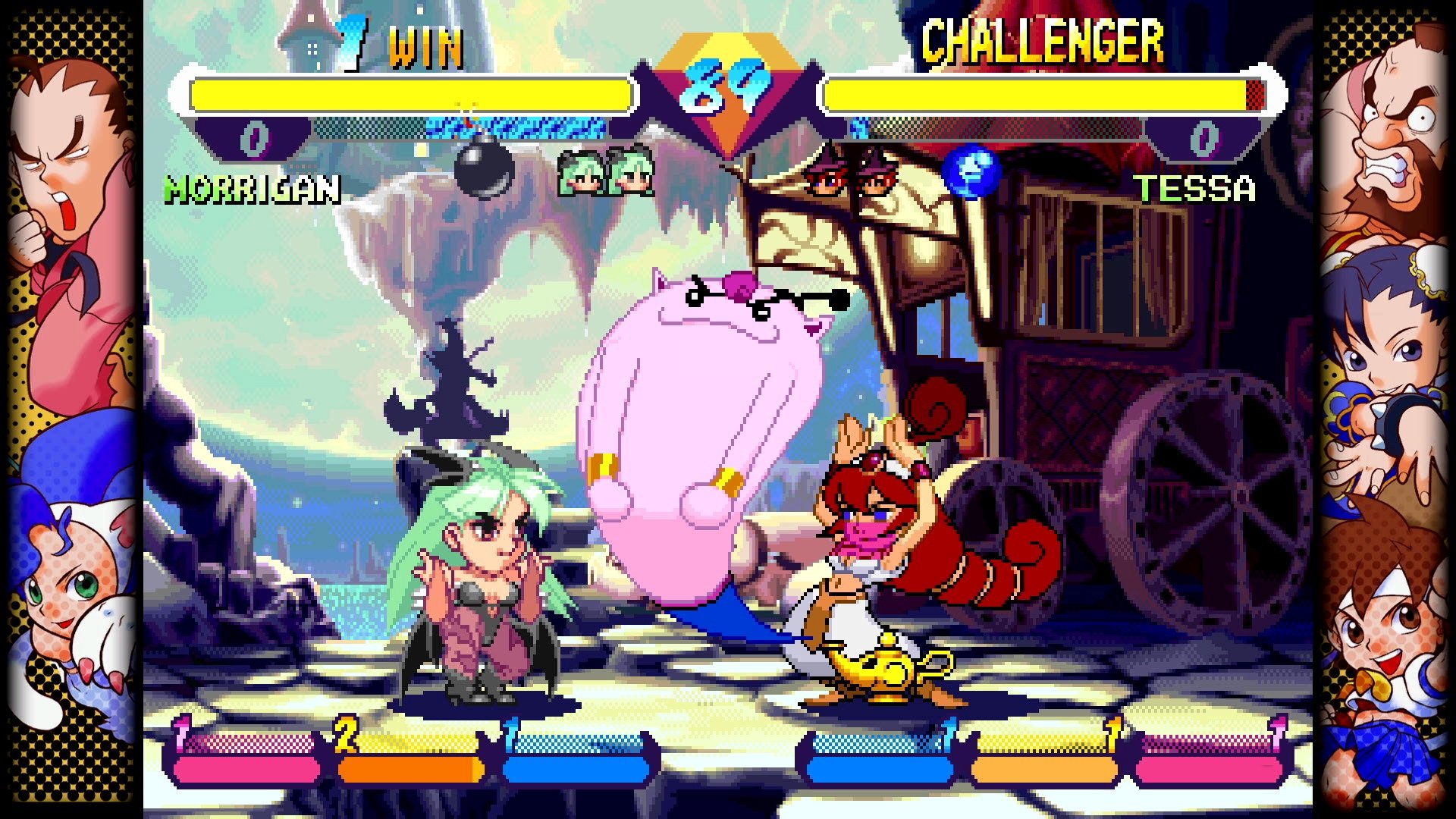This screenshot has width=1456, height=819.
Task: Select the MORRIGAN name label
Action: click(250, 190)
